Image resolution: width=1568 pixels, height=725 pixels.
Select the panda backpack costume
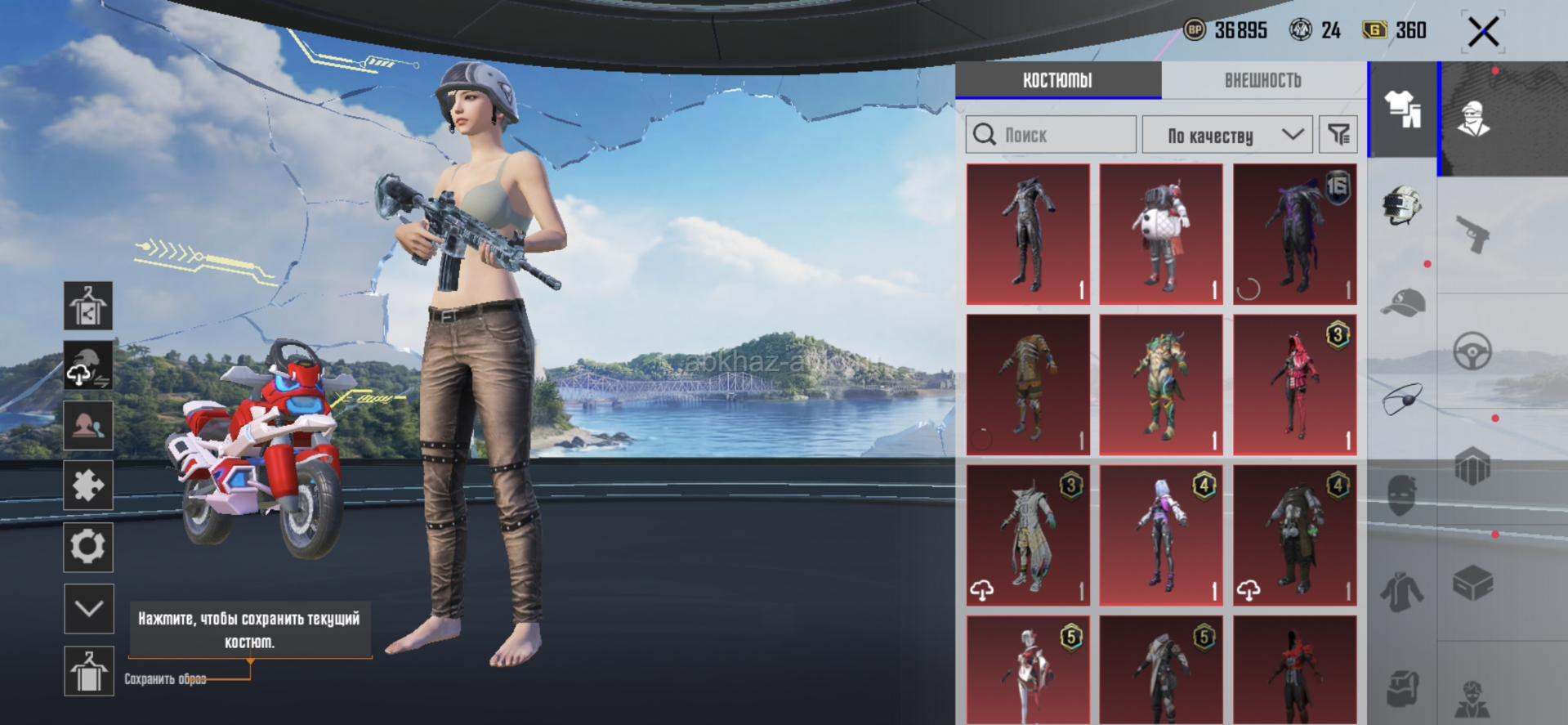click(1160, 234)
